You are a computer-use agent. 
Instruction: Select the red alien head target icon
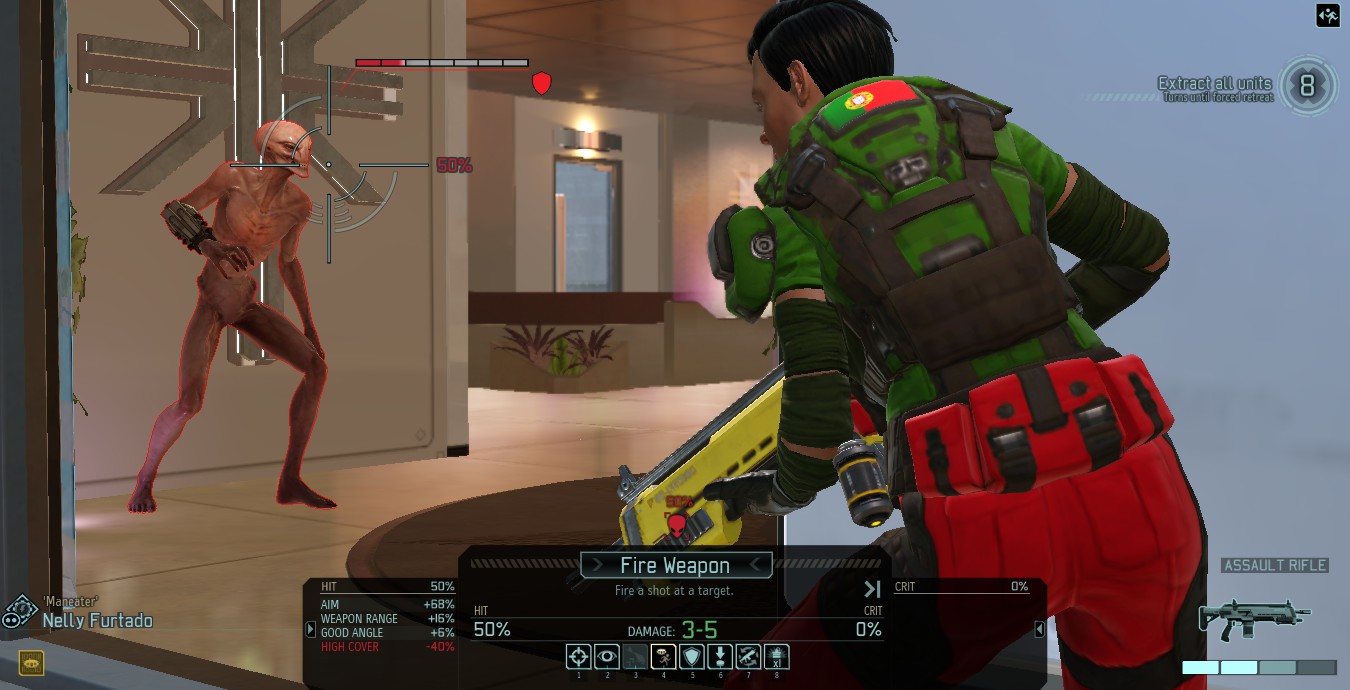point(677,522)
